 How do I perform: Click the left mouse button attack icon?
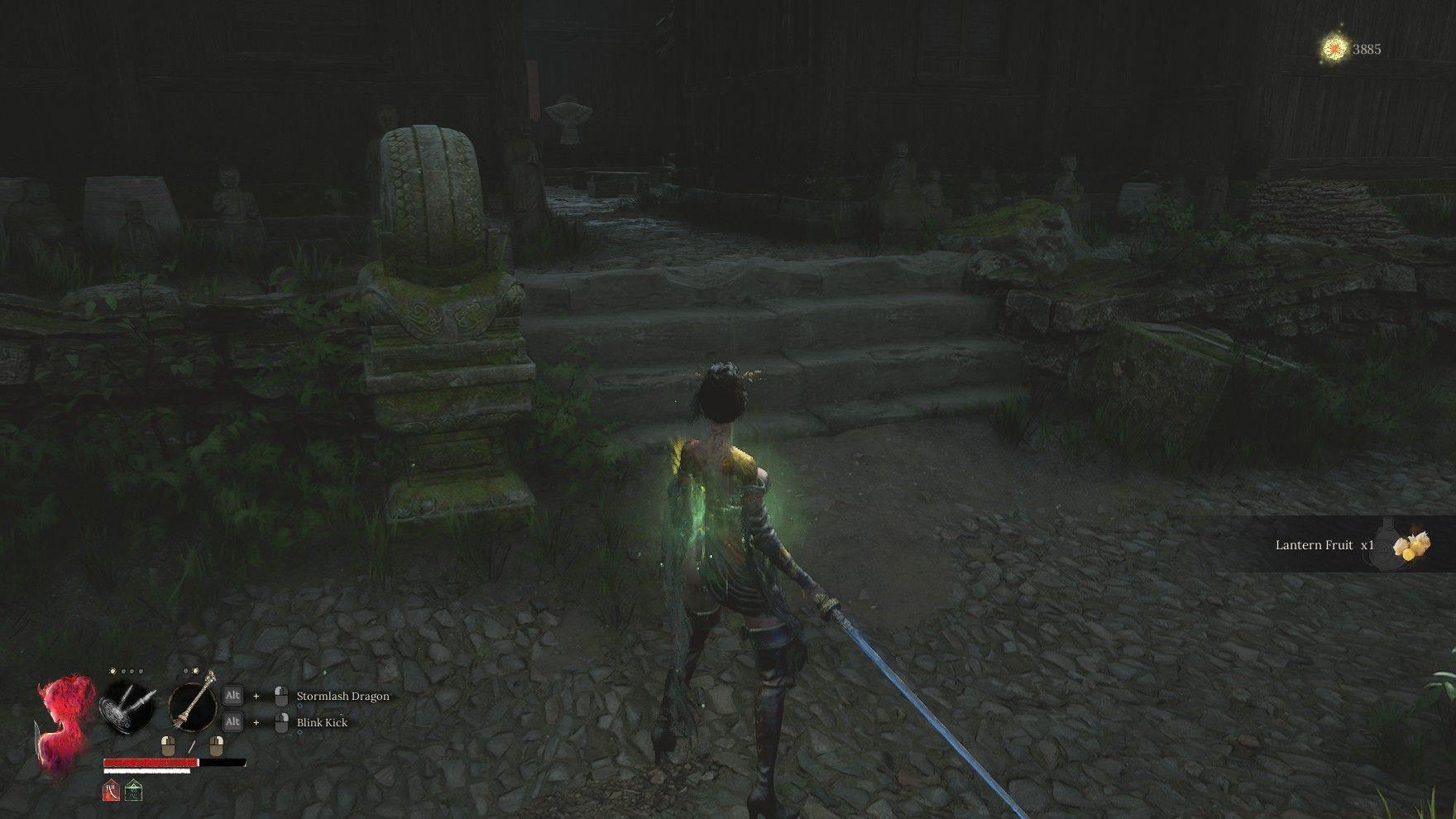coord(168,745)
